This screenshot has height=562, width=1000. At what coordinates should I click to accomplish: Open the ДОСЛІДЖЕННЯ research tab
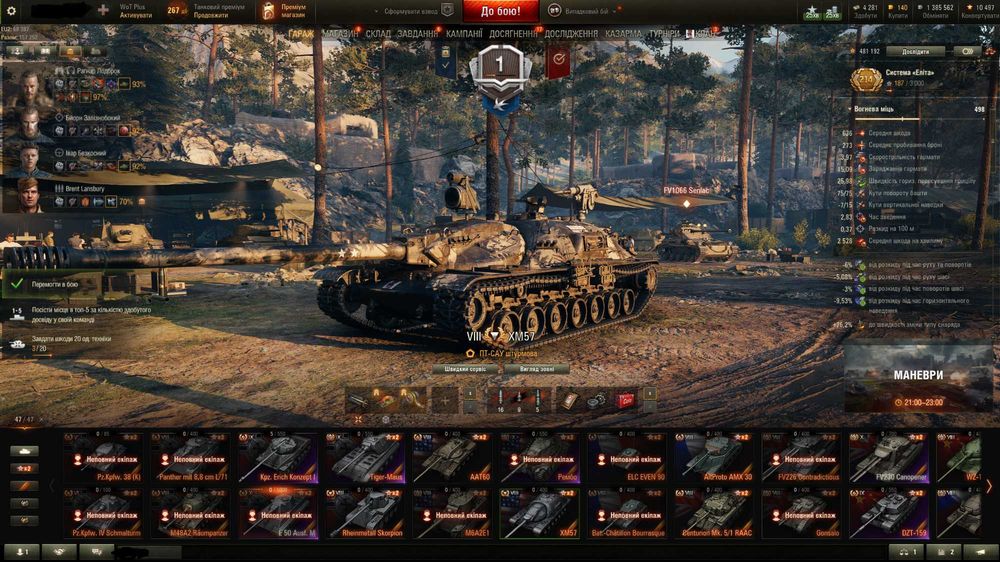coord(571,34)
